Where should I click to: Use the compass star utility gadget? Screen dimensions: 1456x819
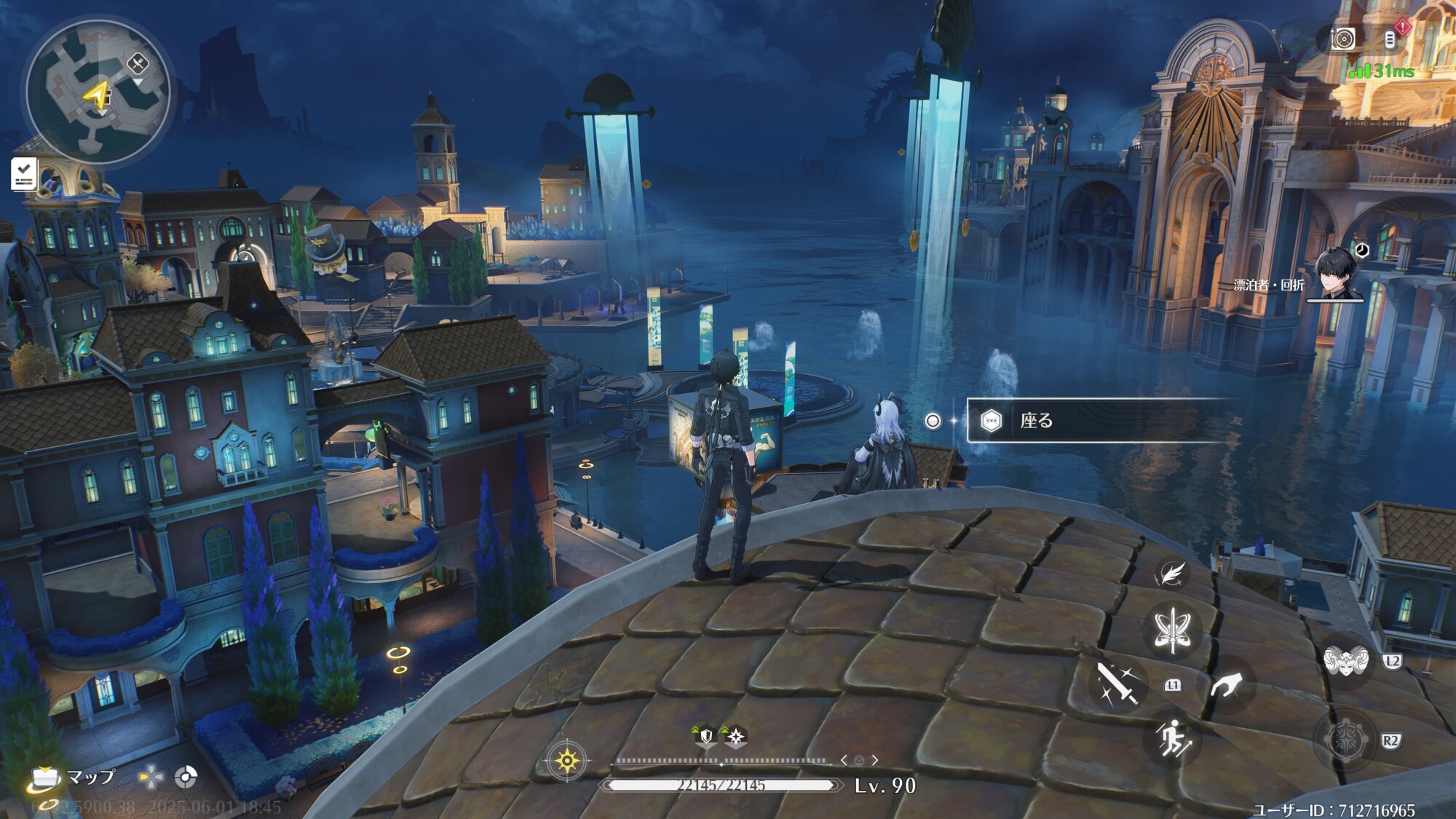[1345, 740]
